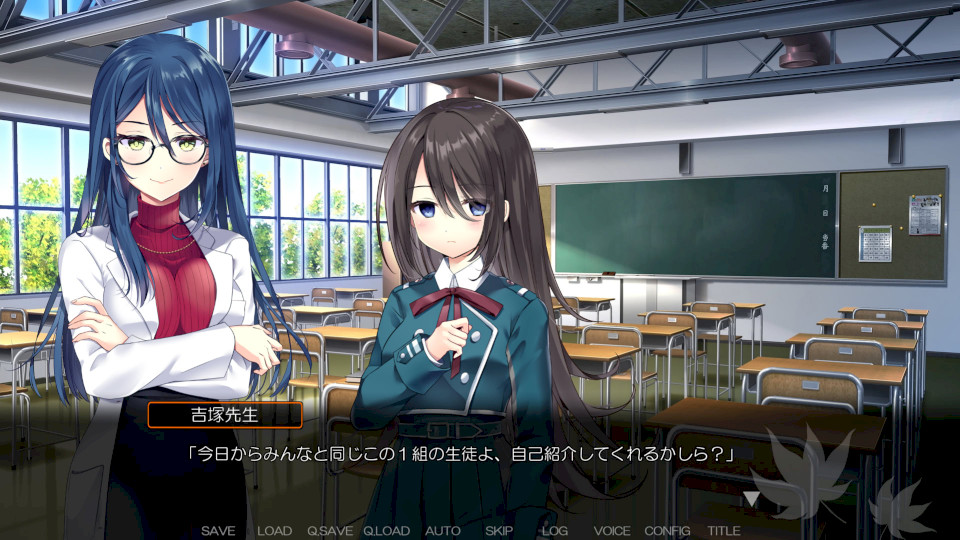960x540 pixels.
Task: Show the dialogue LOG history
Action: pyautogui.click(x=555, y=531)
